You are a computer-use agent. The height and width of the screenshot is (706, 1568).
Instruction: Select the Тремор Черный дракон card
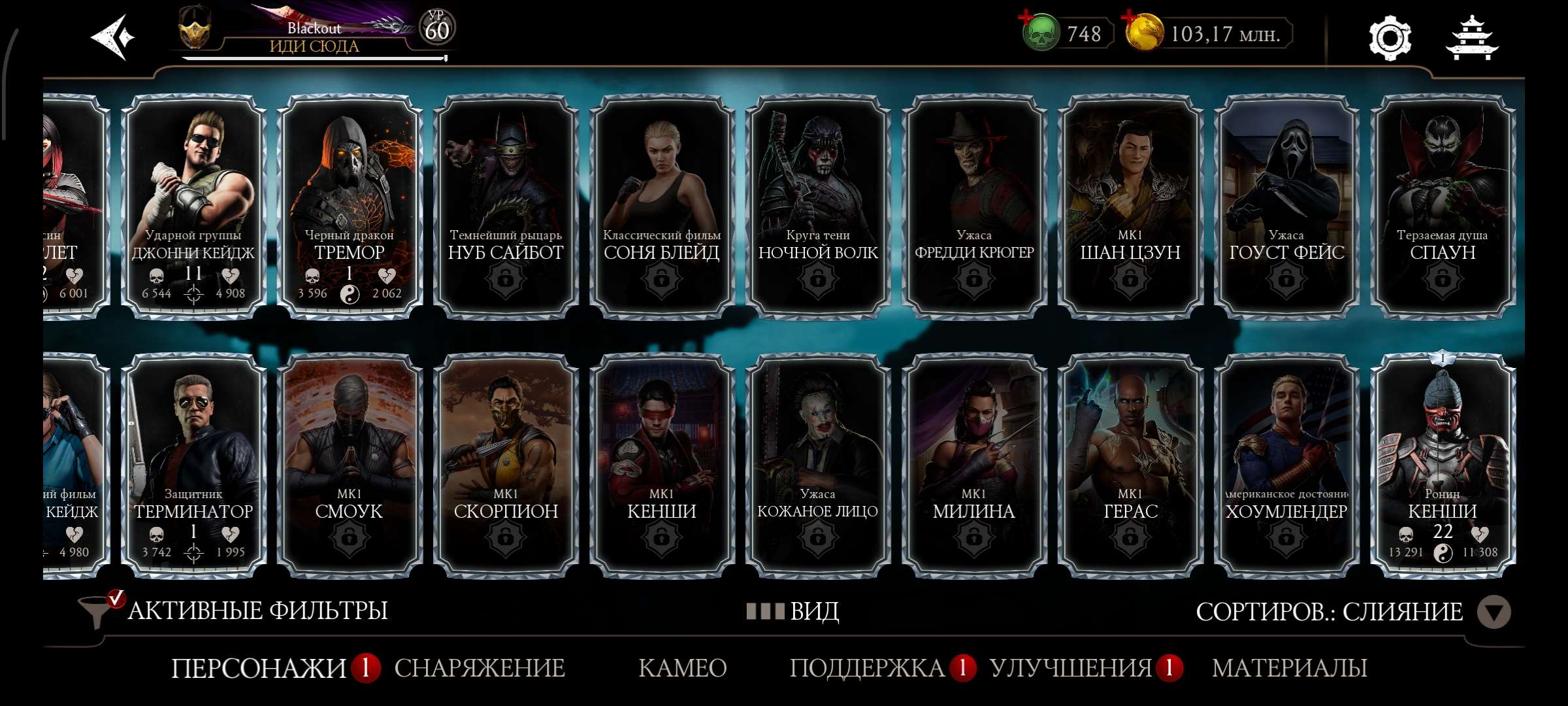(350, 206)
